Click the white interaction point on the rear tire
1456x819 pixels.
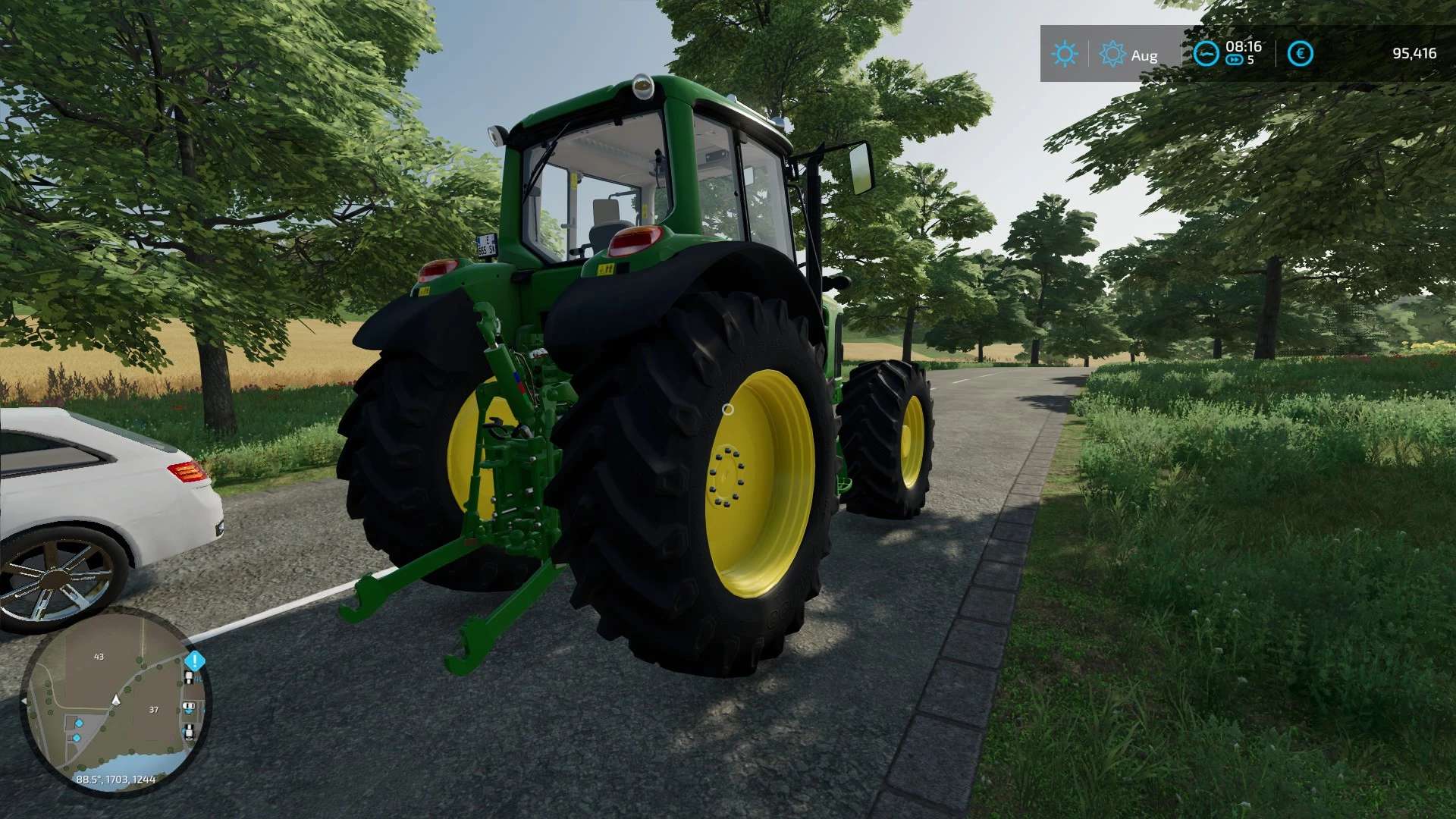(730, 408)
